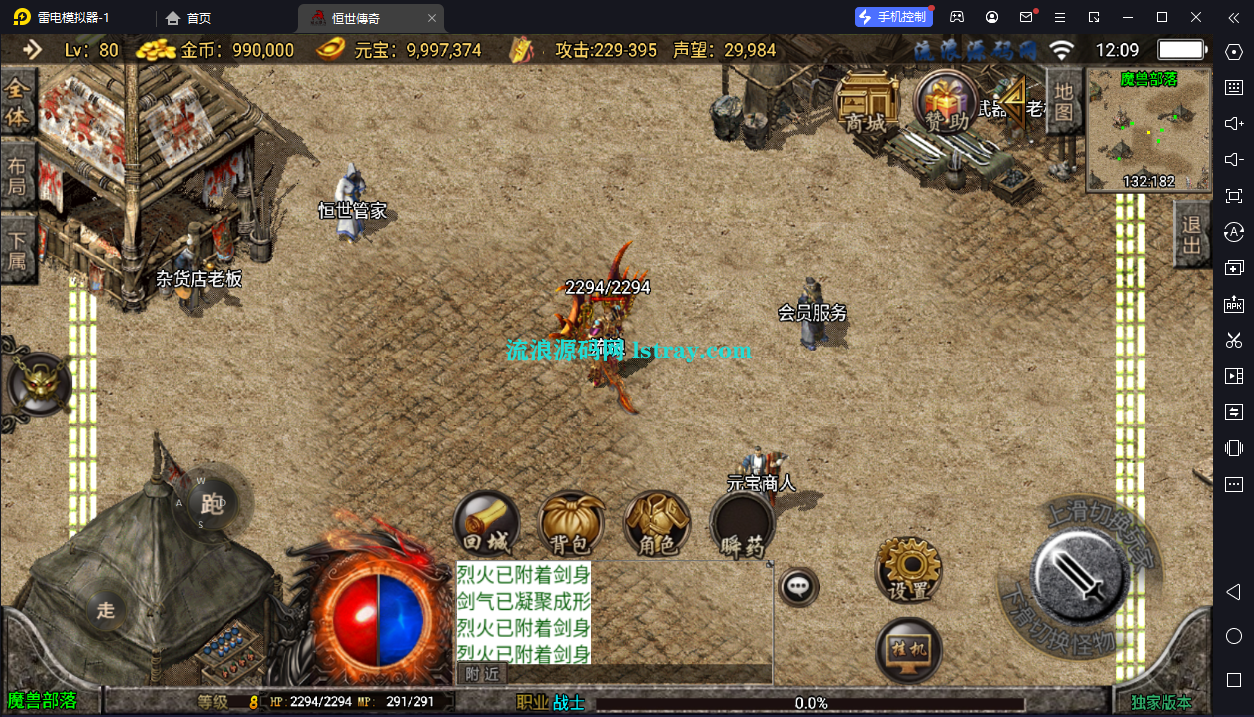Tap the 退出 exit button
This screenshot has height=717, width=1254.
click(1191, 234)
